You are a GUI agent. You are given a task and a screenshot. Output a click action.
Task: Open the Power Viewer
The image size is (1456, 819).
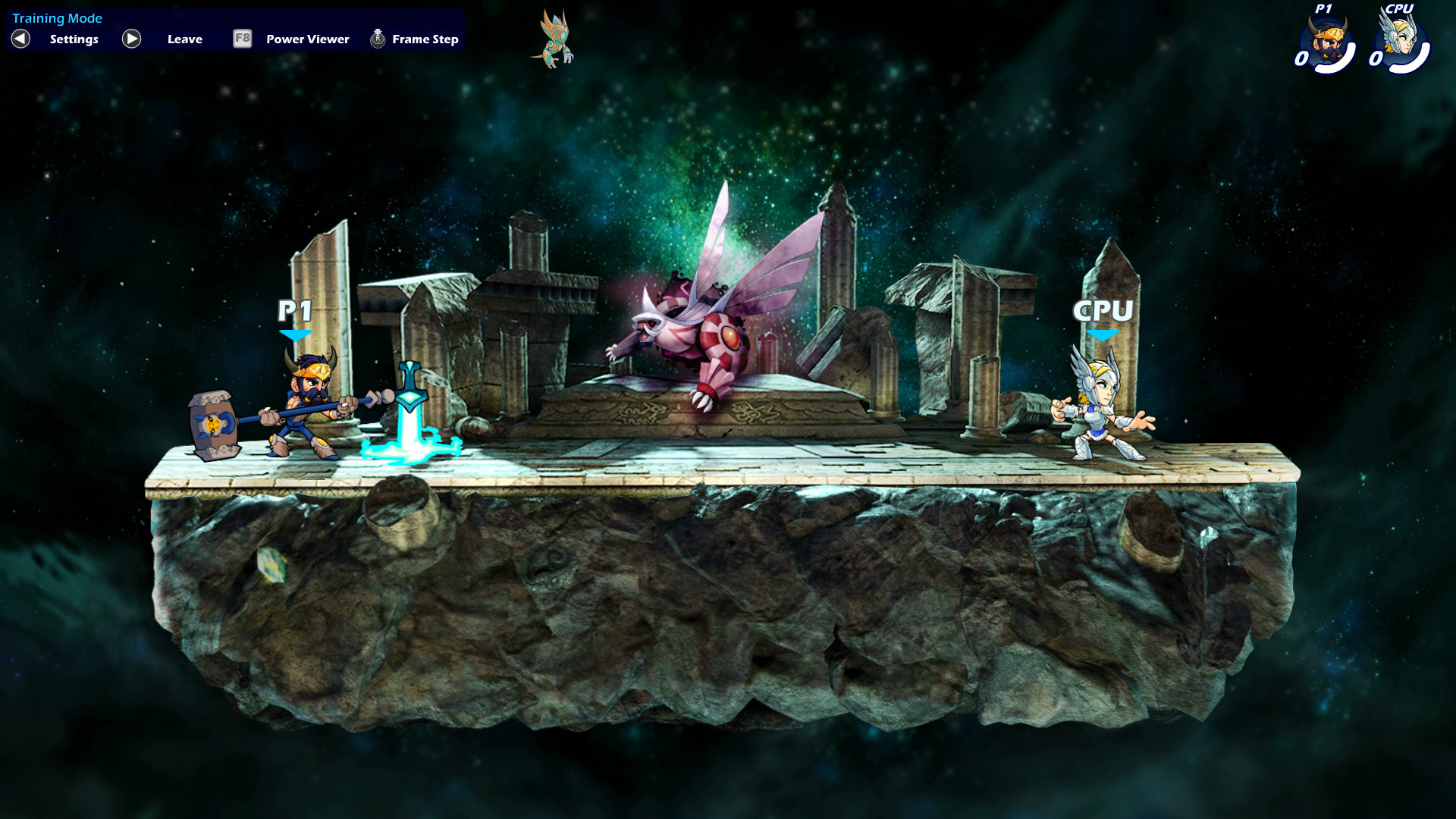(306, 39)
